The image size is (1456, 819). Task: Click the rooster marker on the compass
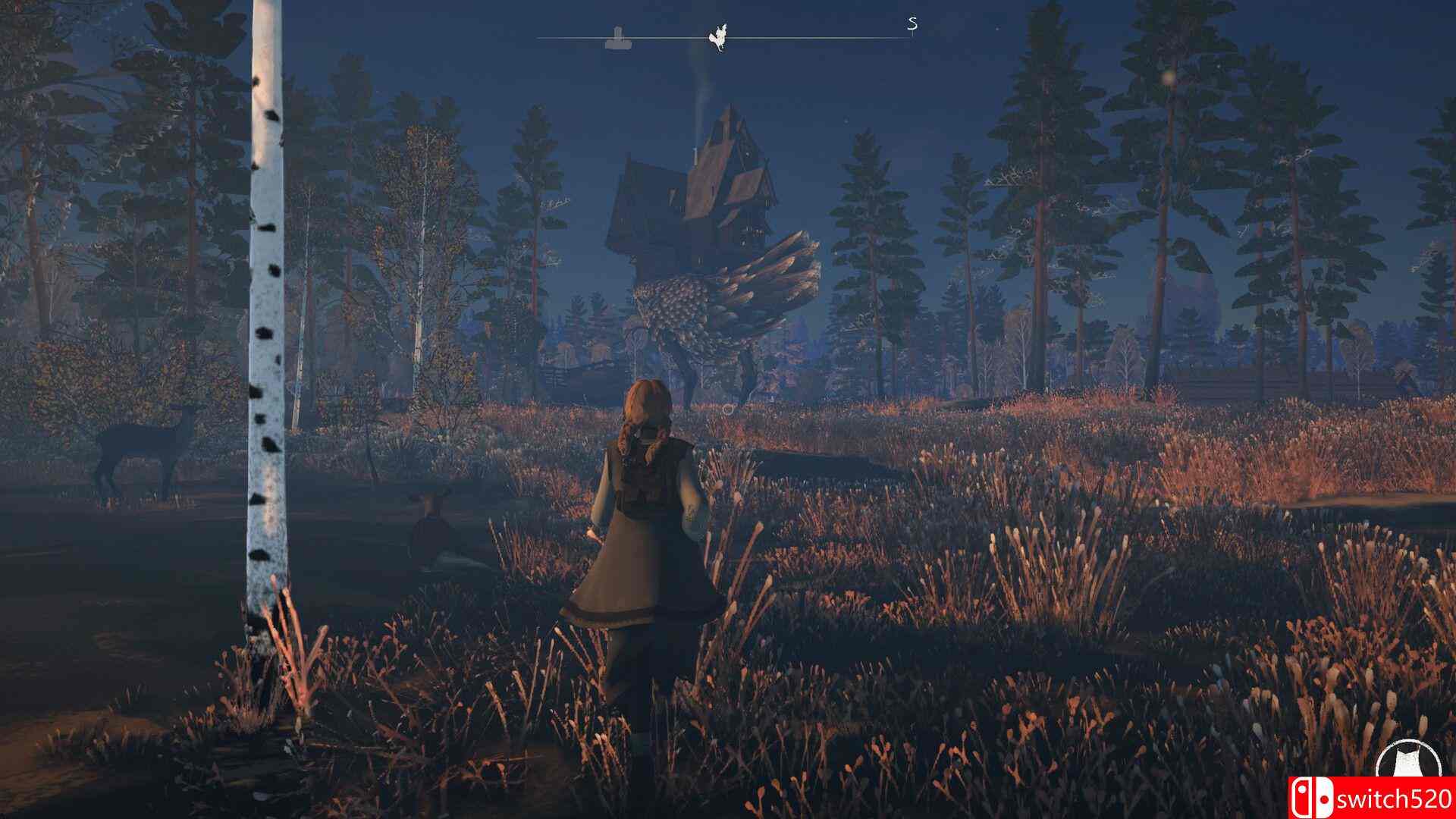coord(717,37)
